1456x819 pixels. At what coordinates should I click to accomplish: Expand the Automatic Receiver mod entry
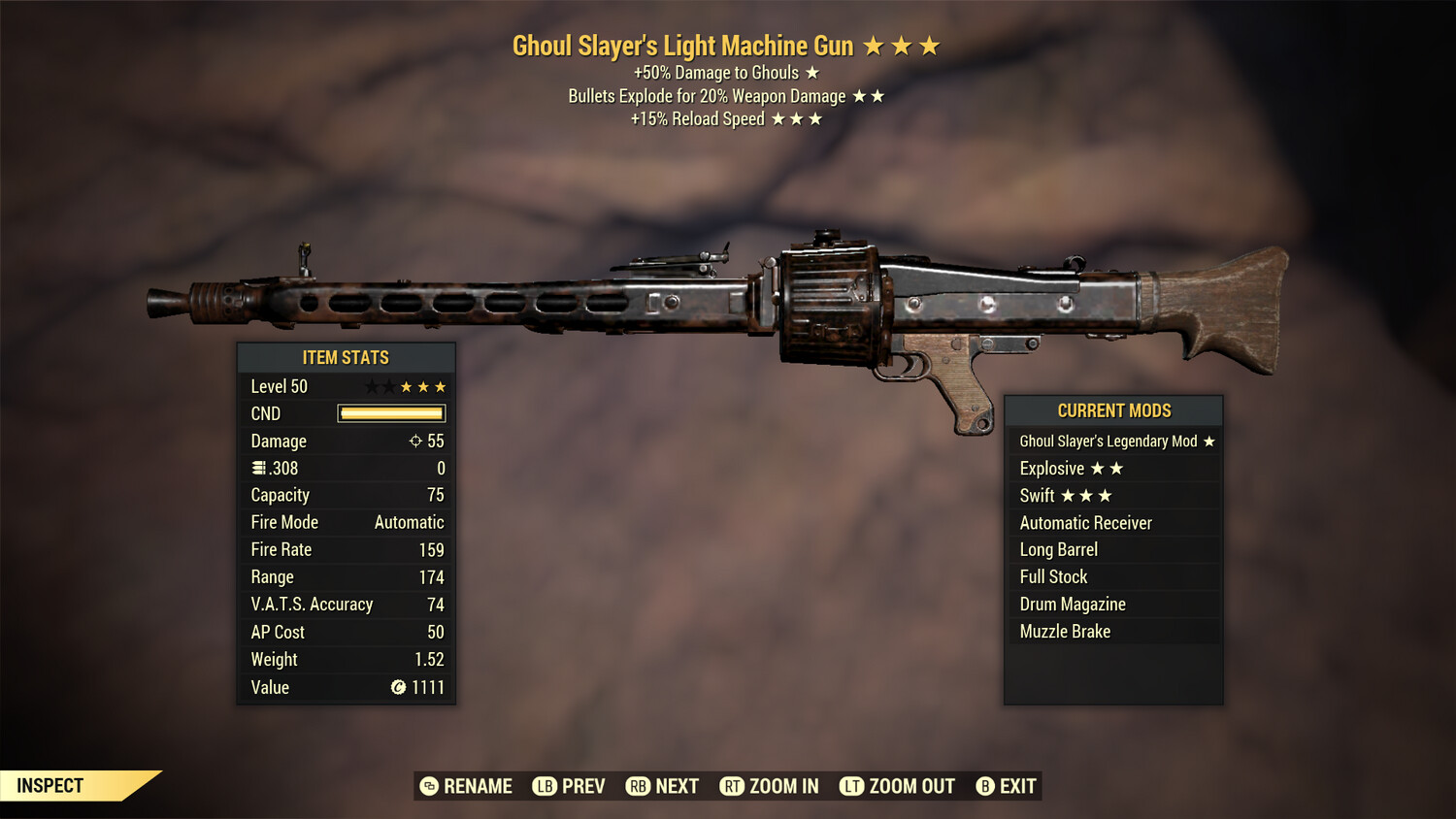pos(1084,522)
